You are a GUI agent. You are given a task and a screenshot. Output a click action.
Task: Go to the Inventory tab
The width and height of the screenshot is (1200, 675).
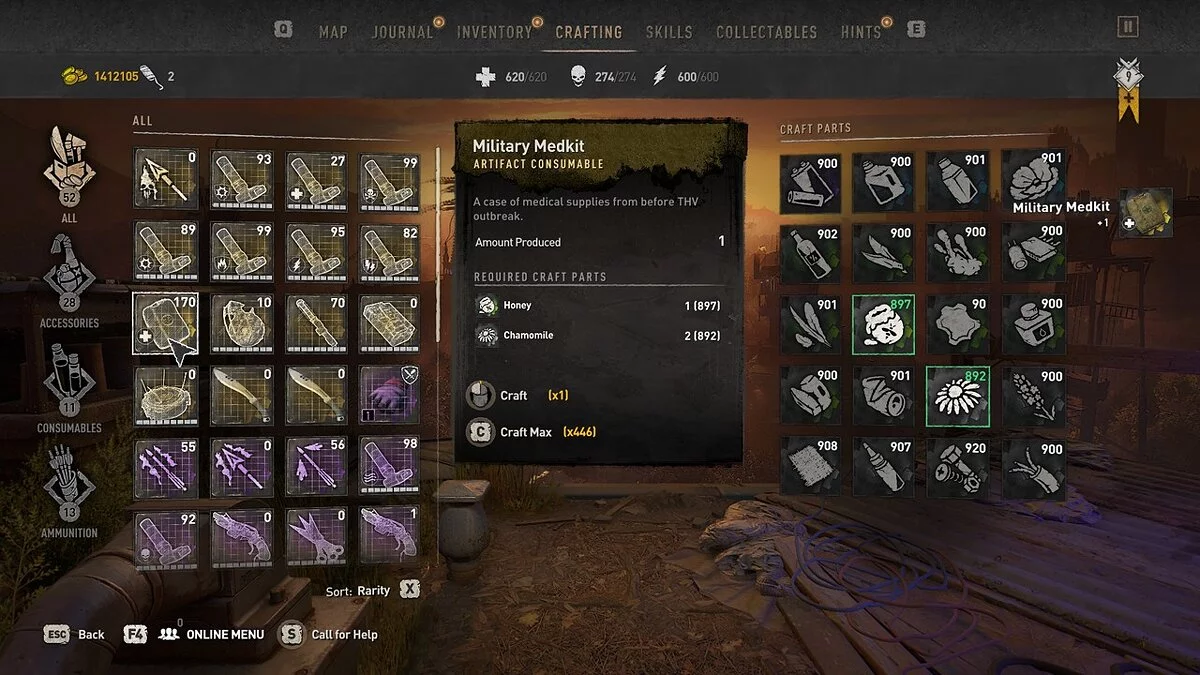(x=494, y=32)
